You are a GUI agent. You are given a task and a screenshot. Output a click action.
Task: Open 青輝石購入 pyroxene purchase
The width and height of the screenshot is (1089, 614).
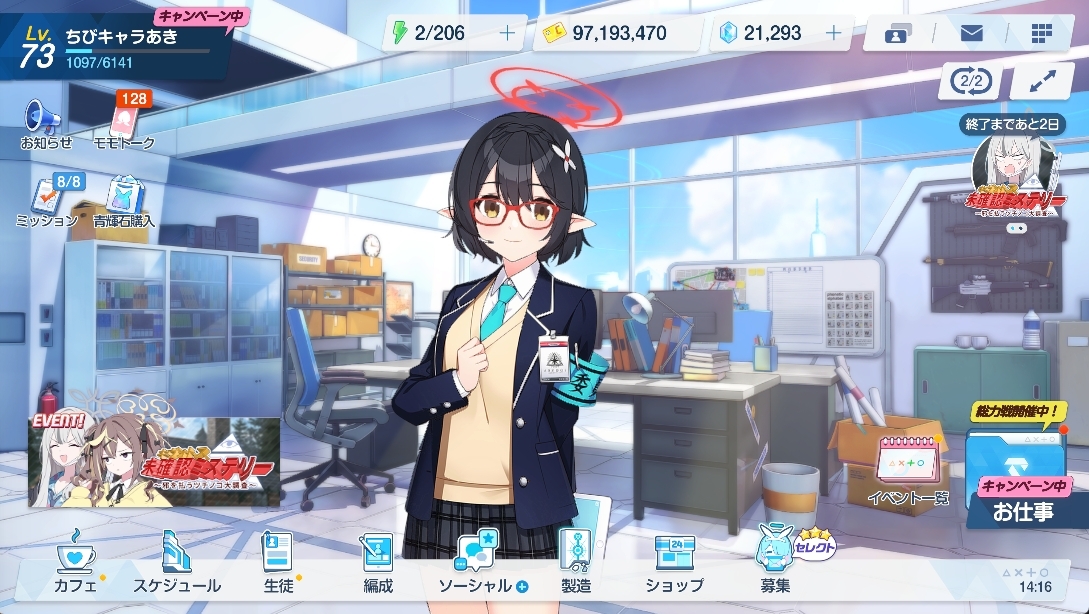[x=124, y=201]
